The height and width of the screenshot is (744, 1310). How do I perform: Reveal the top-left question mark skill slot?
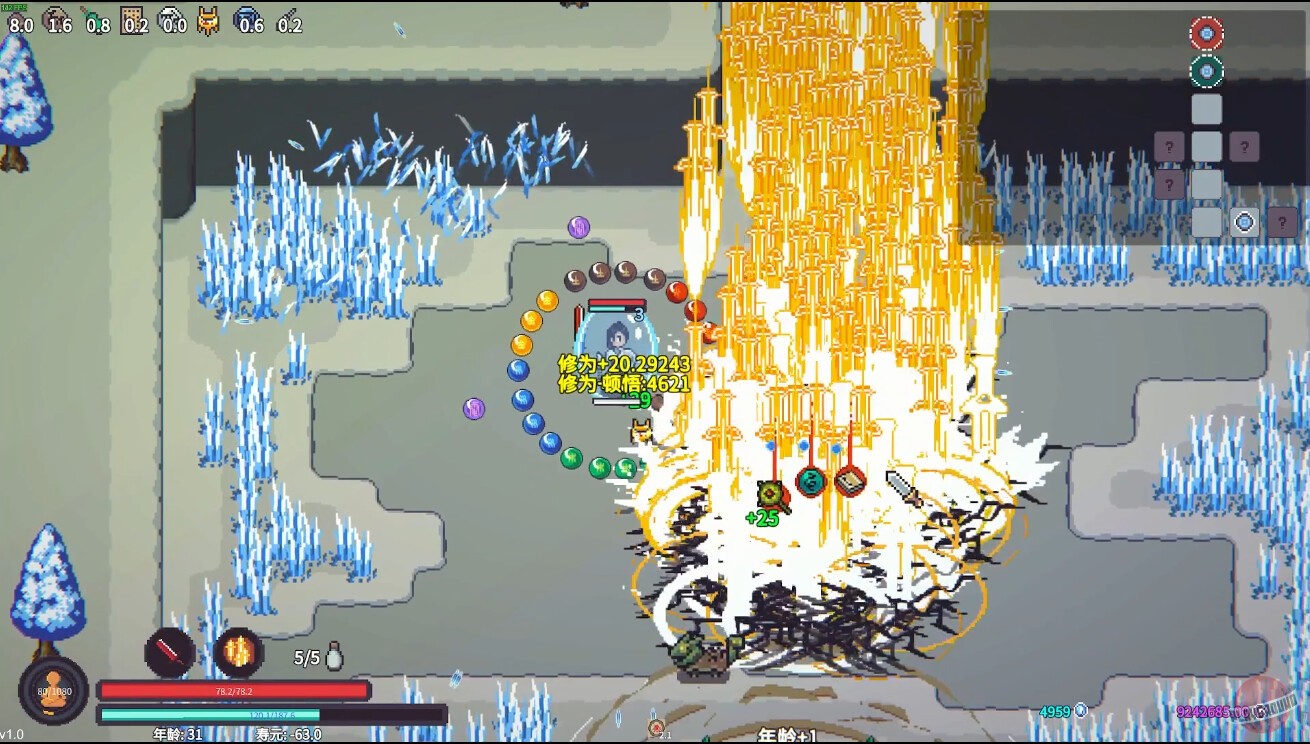(1170, 145)
